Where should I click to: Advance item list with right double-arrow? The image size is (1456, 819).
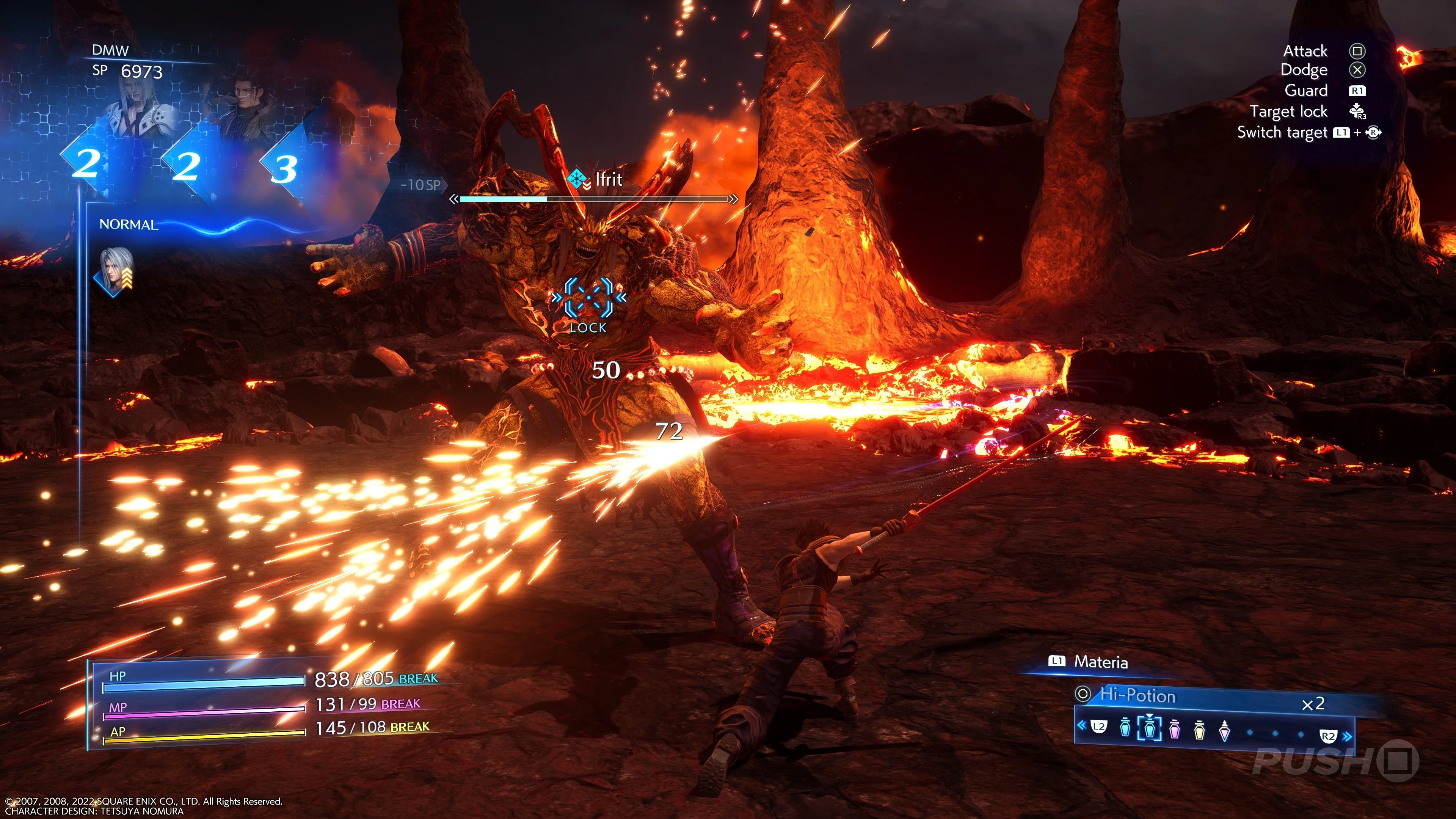pos(1348,736)
